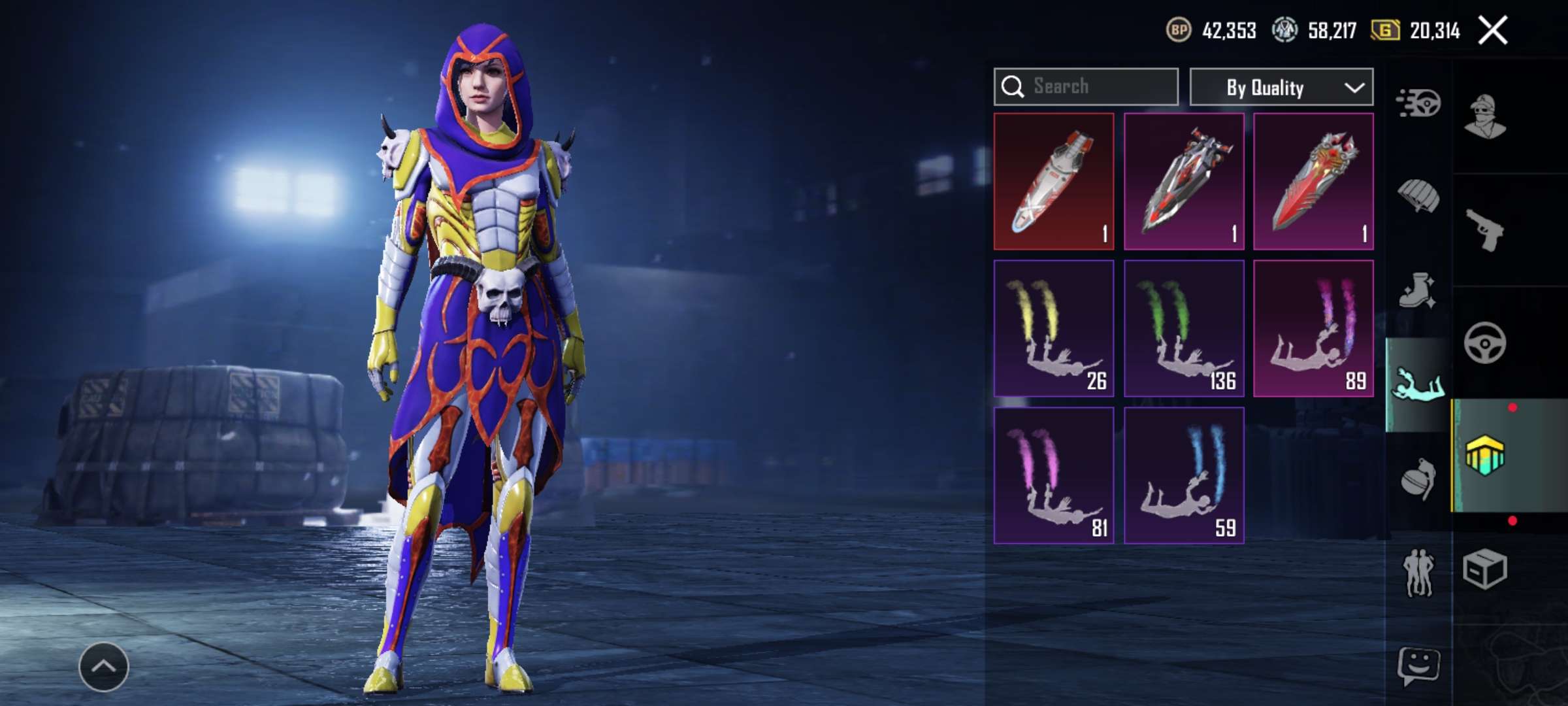
Task: Expand the up-arrow circle button
Action: (104, 667)
